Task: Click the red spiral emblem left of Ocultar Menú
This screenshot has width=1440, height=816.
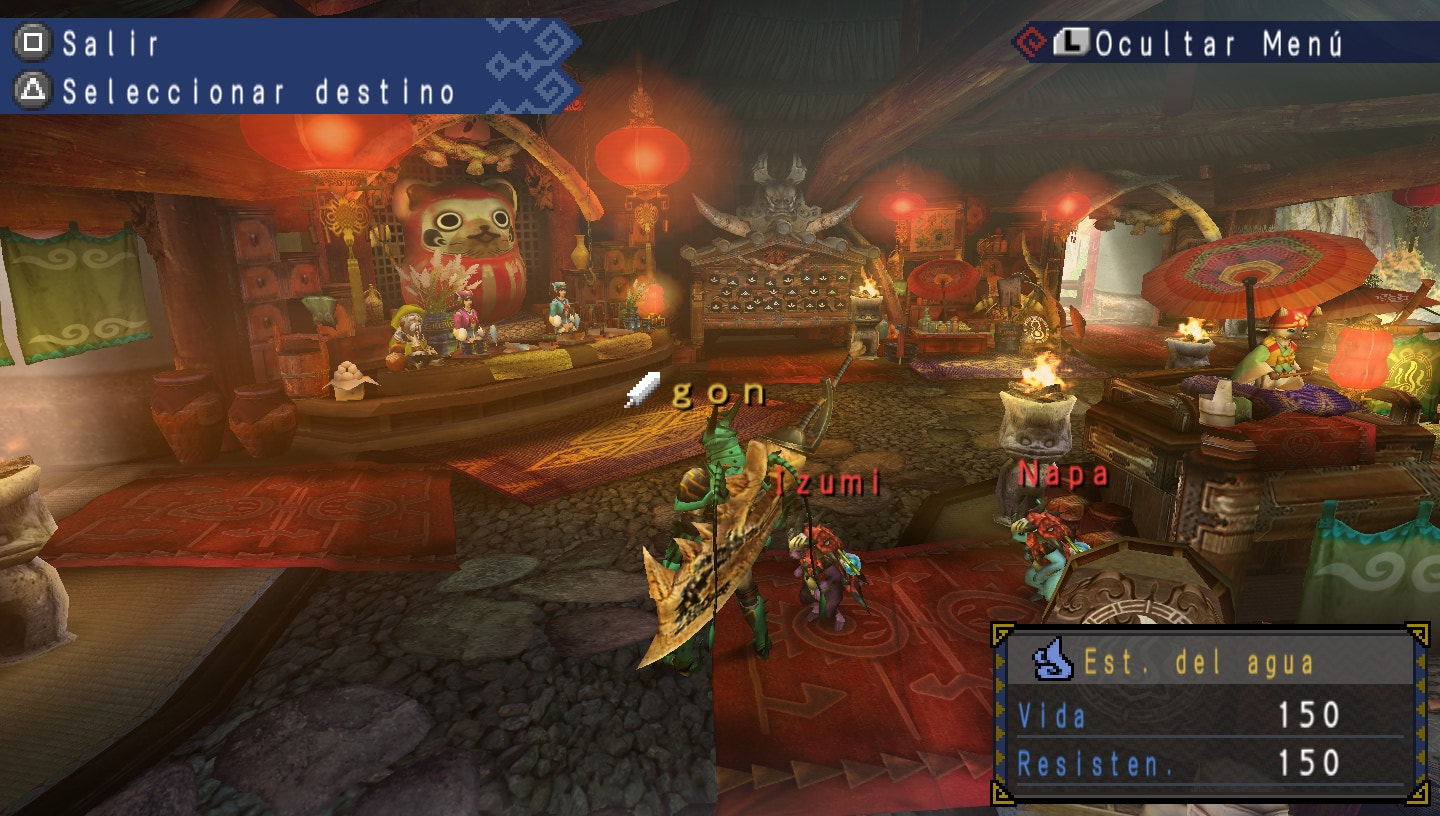Action: 1032,43
